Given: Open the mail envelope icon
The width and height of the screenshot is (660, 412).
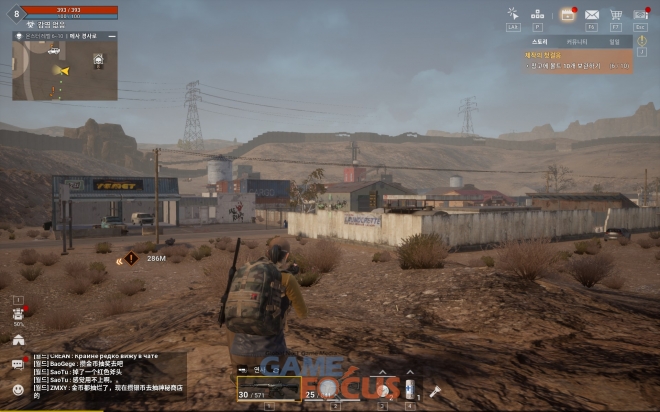Looking at the screenshot, I should [x=591, y=14].
